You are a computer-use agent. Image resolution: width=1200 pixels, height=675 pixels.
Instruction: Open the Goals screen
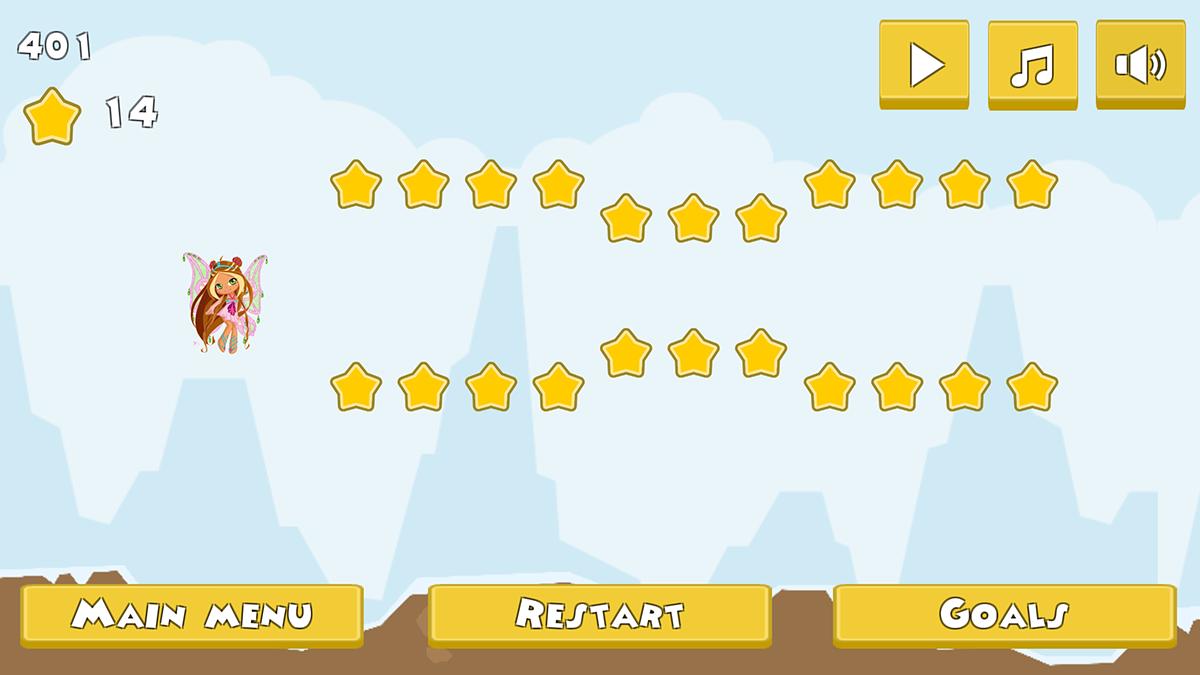[x=1004, y=614]
